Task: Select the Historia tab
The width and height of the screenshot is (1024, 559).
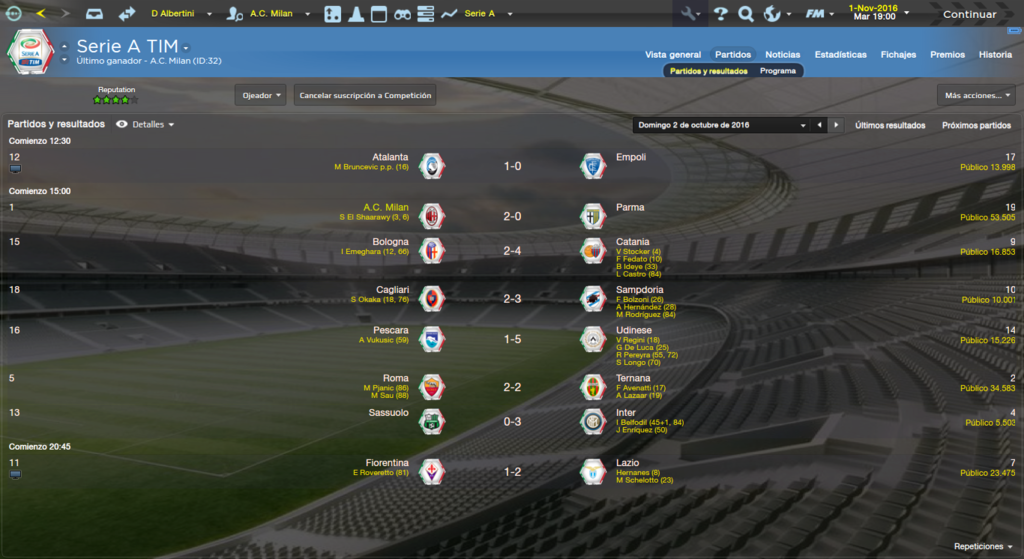Action: (995, 55)
